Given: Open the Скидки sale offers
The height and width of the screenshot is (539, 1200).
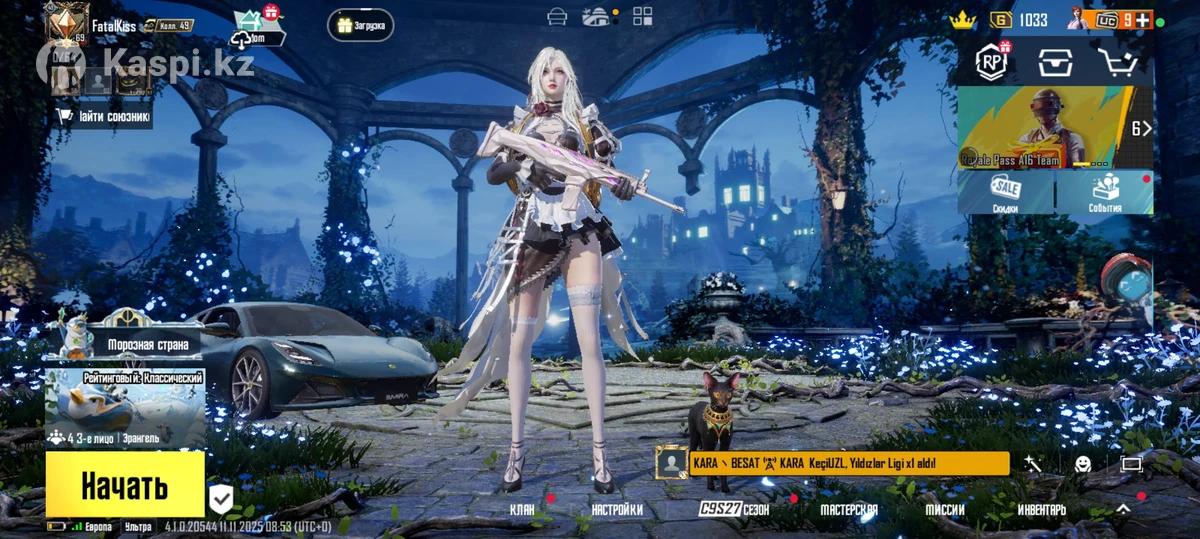Looking at the screenshot, I should [1005, 191].
